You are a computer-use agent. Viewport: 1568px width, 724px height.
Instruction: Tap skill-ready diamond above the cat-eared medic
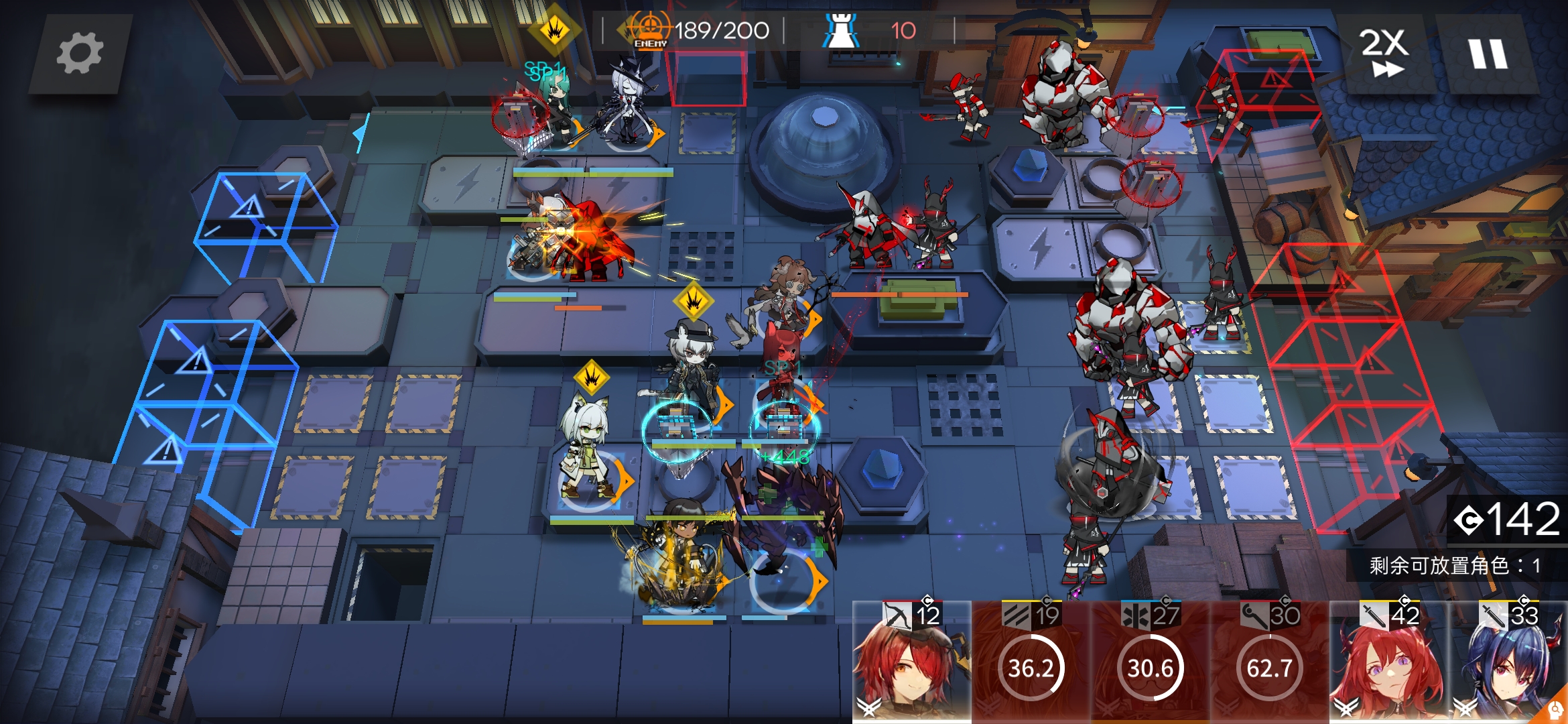tap(592, 378)
